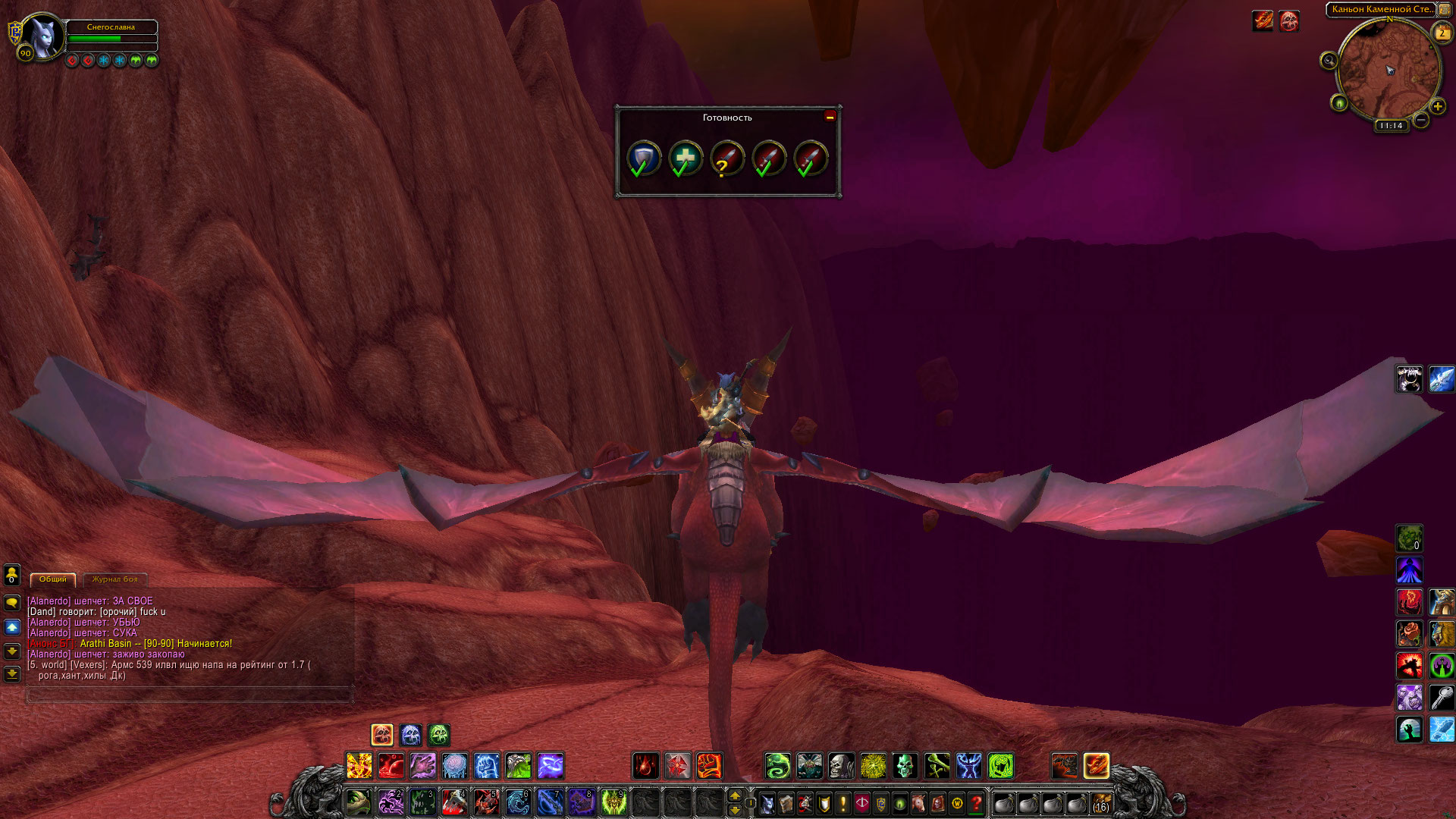Open the Журнал боя combat log tab

pos(115,579)
